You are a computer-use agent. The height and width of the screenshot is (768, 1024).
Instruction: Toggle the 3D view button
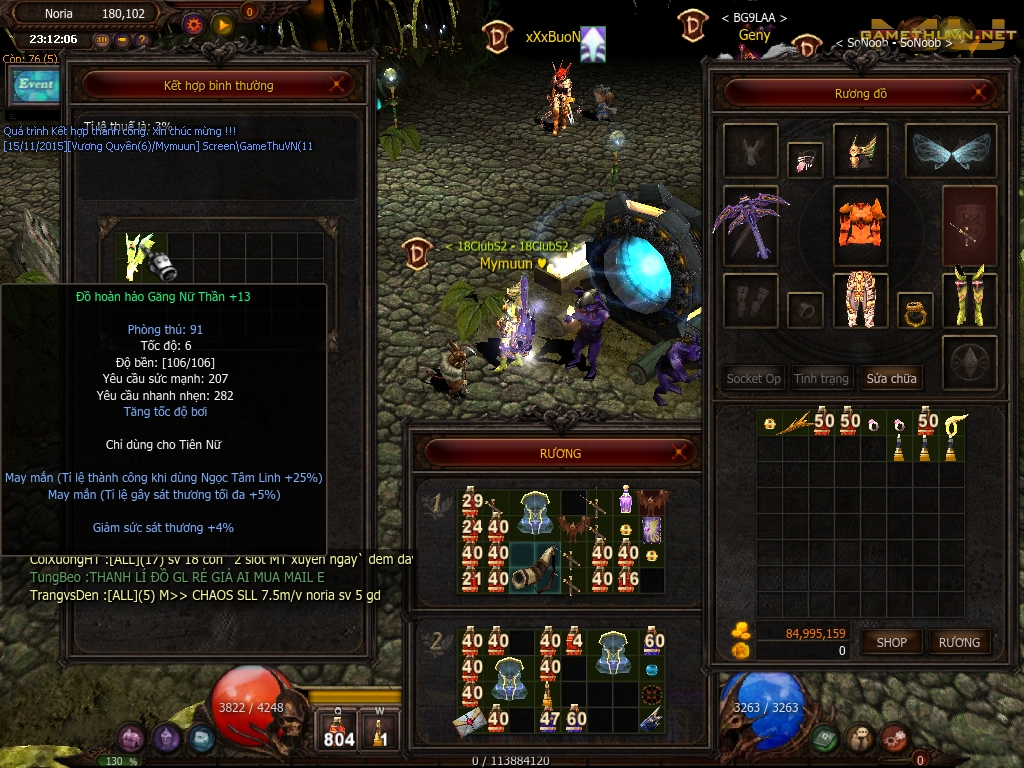pyautogui.click(x=102, y=40)
